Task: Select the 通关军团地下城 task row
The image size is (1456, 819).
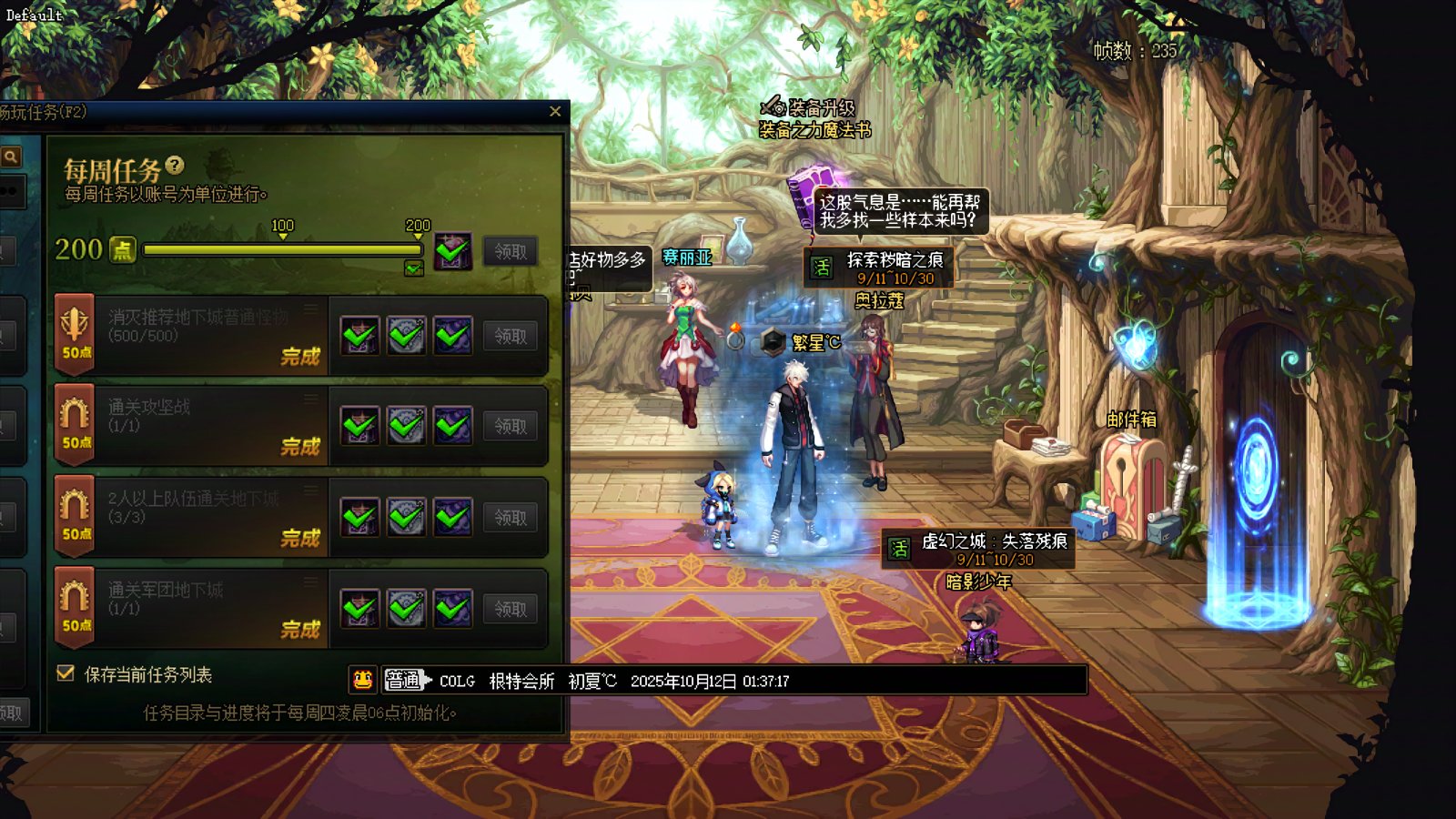Action: tap(191, 608)
